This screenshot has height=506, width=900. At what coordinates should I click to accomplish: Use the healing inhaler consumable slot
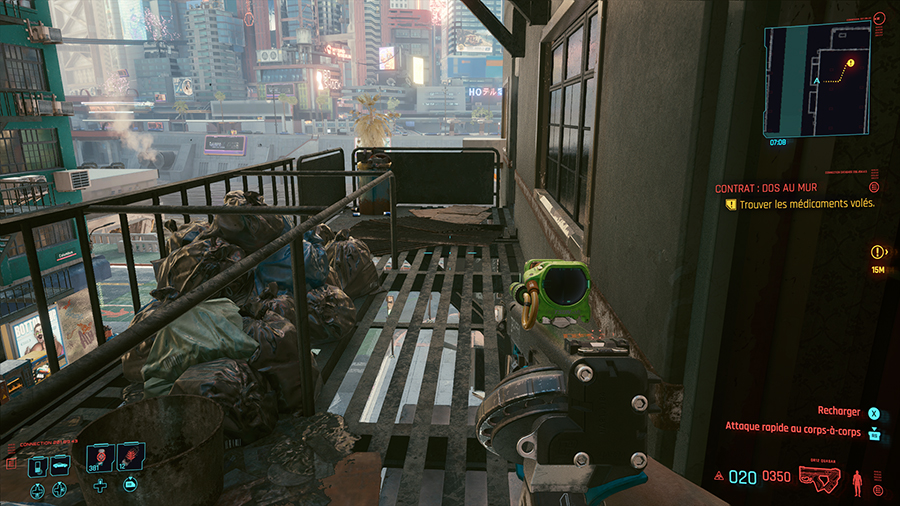99,459
